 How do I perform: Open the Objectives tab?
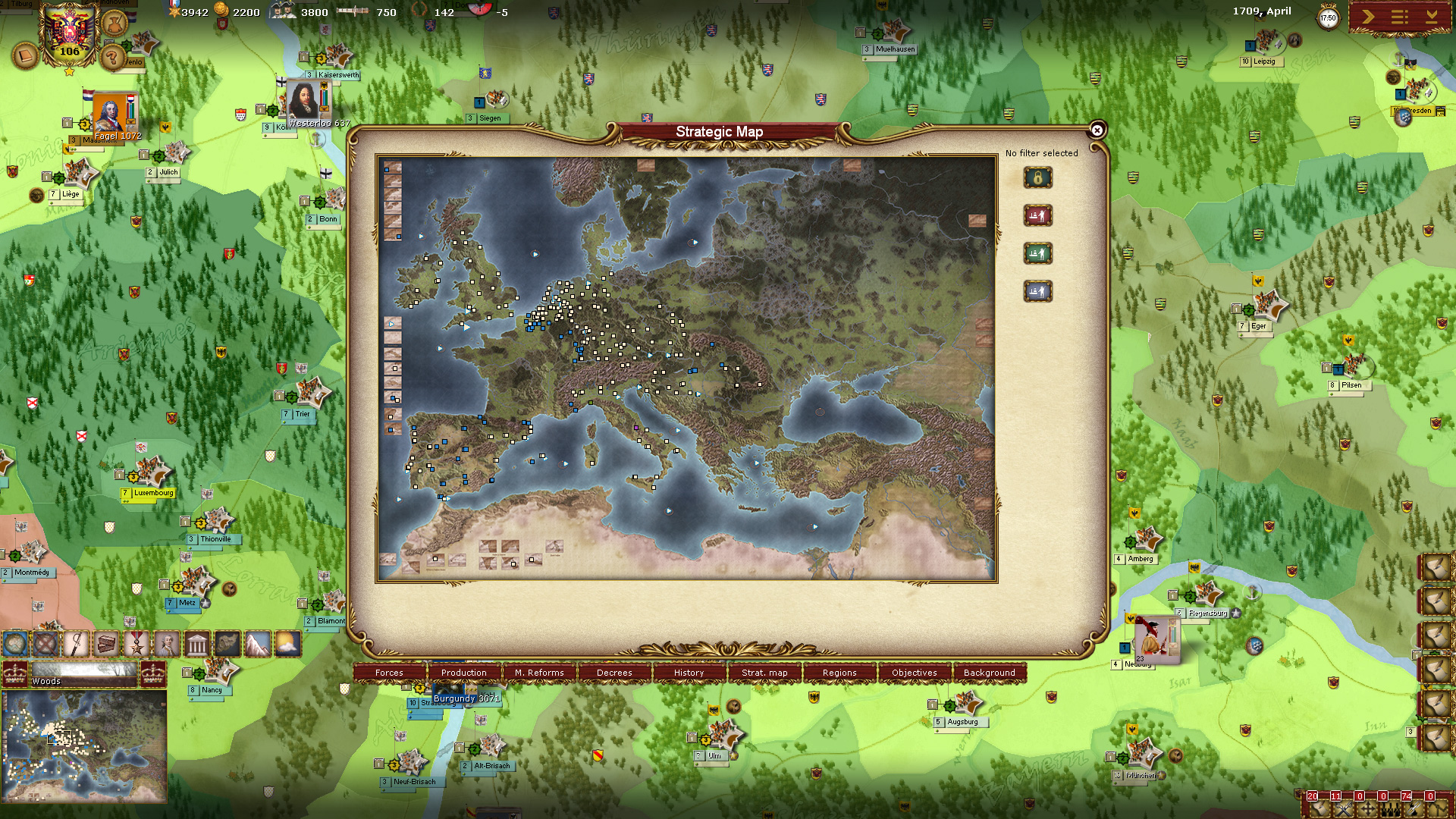914,673
